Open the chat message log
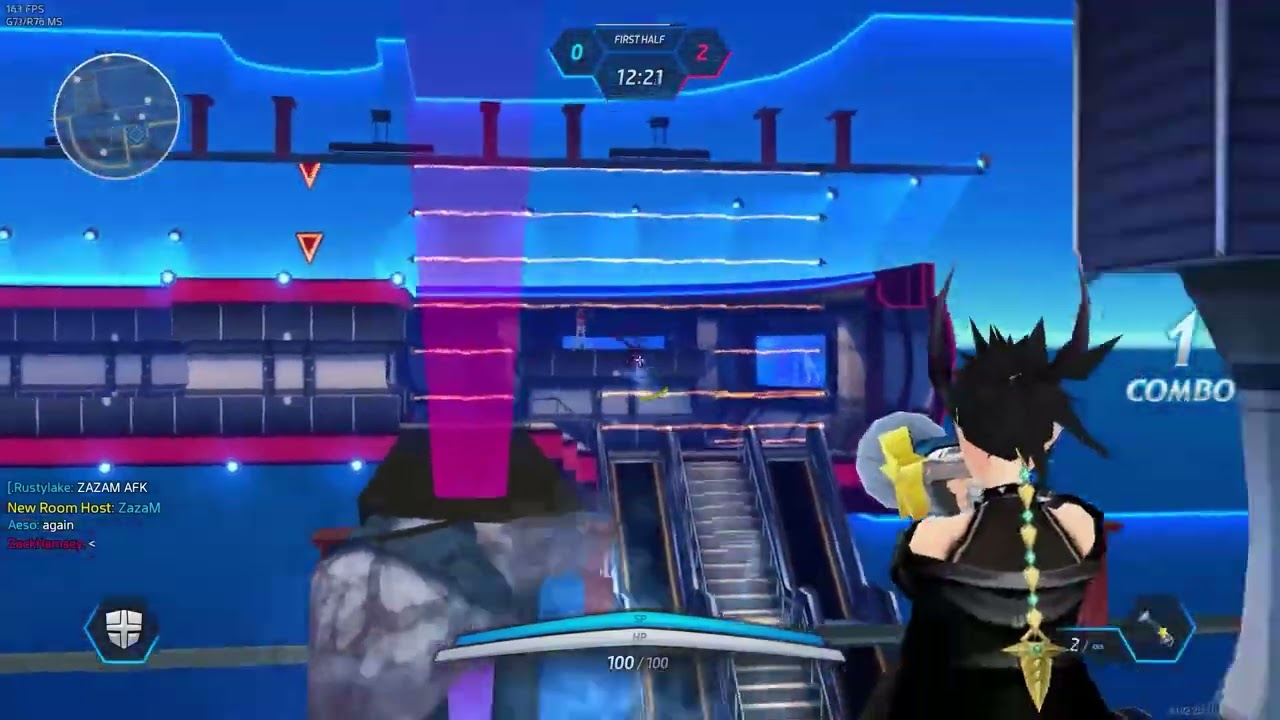The height and width of the screenshot is (720, 1280). [x=84, y=516]
